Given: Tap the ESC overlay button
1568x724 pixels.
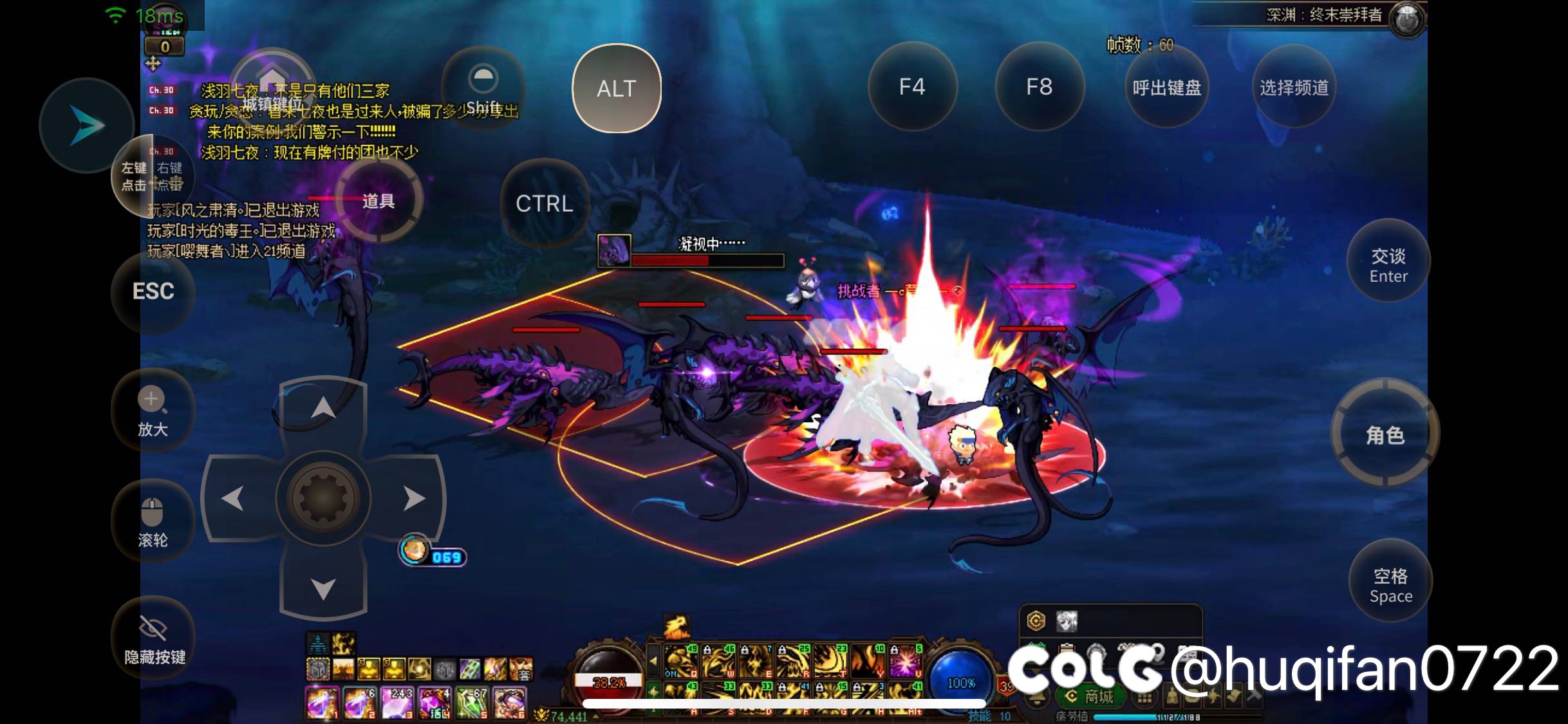Looking at the screenshot, I should pos(153,292).
